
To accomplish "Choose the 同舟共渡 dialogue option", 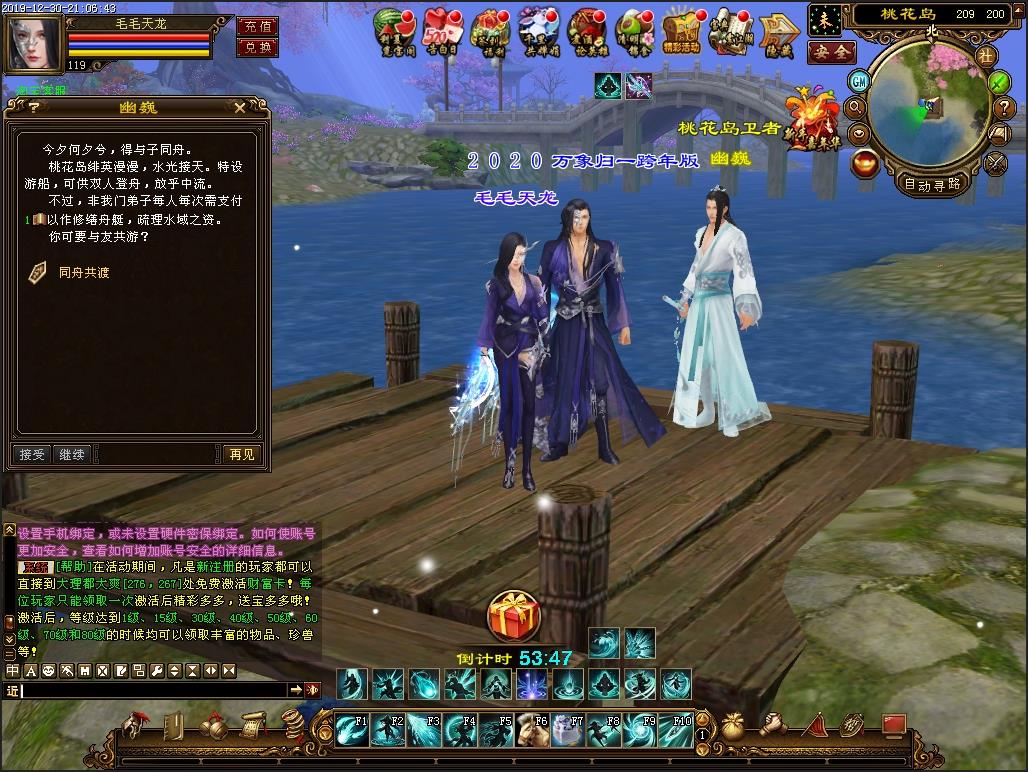I will [83, 271].
